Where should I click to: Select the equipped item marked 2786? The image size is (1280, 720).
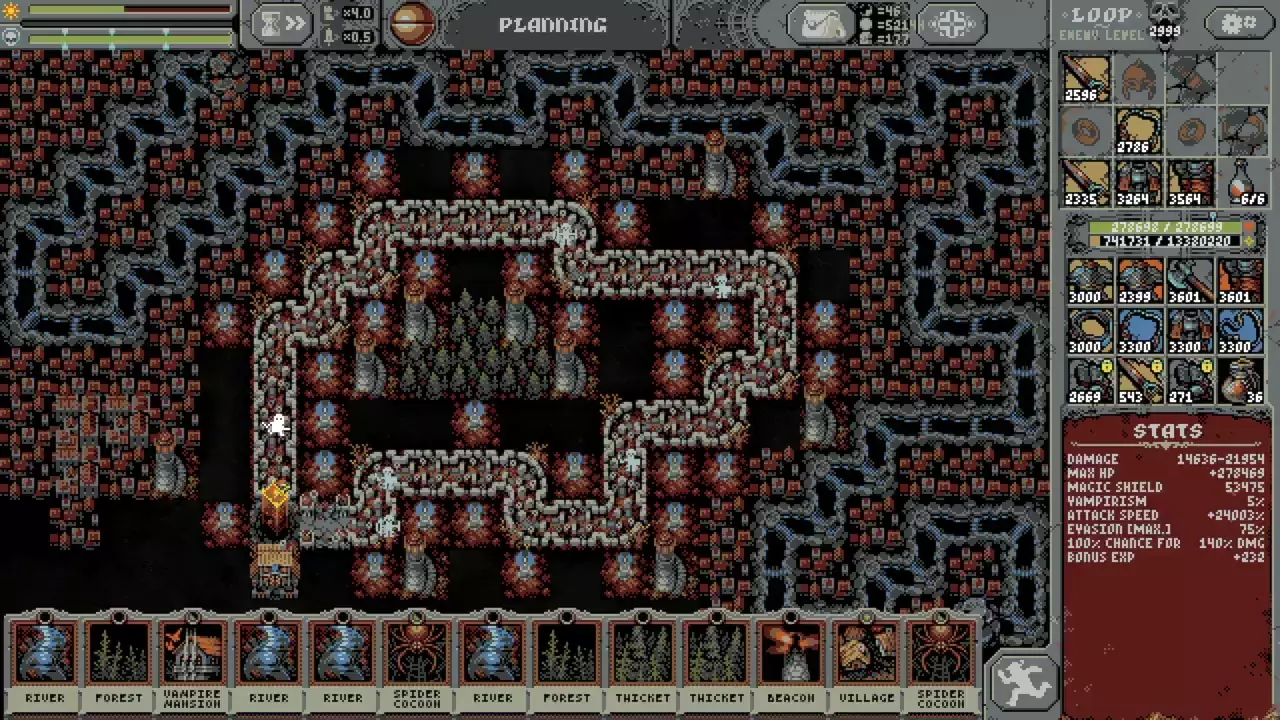click(1138, 131)
